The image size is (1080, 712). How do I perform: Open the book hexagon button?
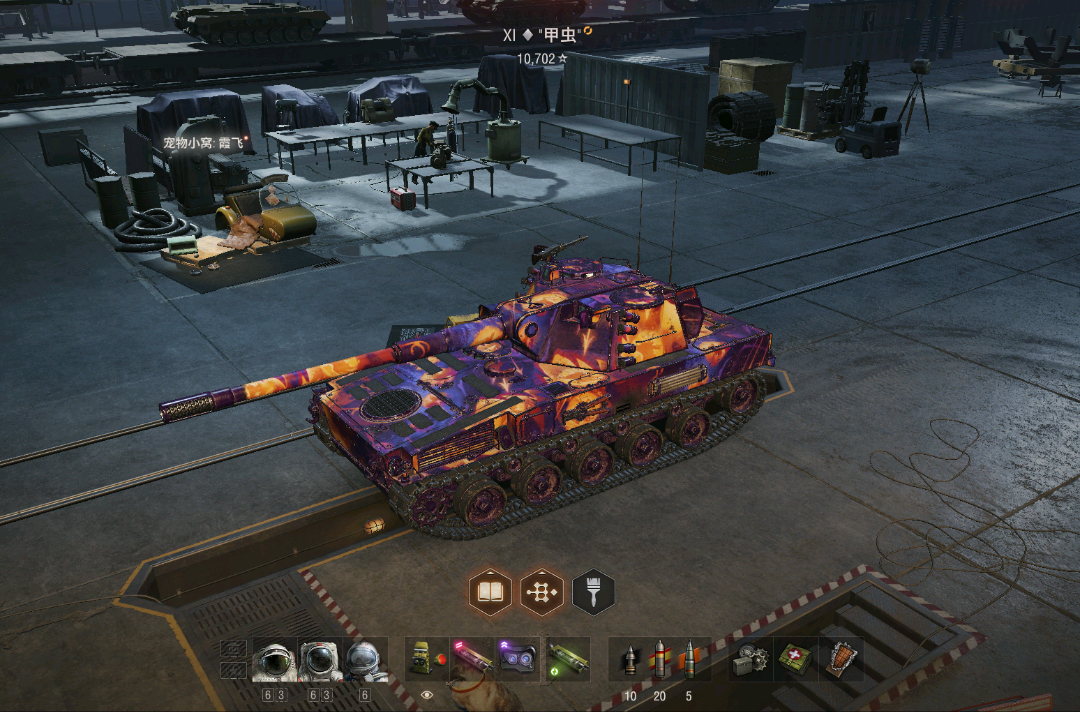pyautogui.click(x=490, y=592)
